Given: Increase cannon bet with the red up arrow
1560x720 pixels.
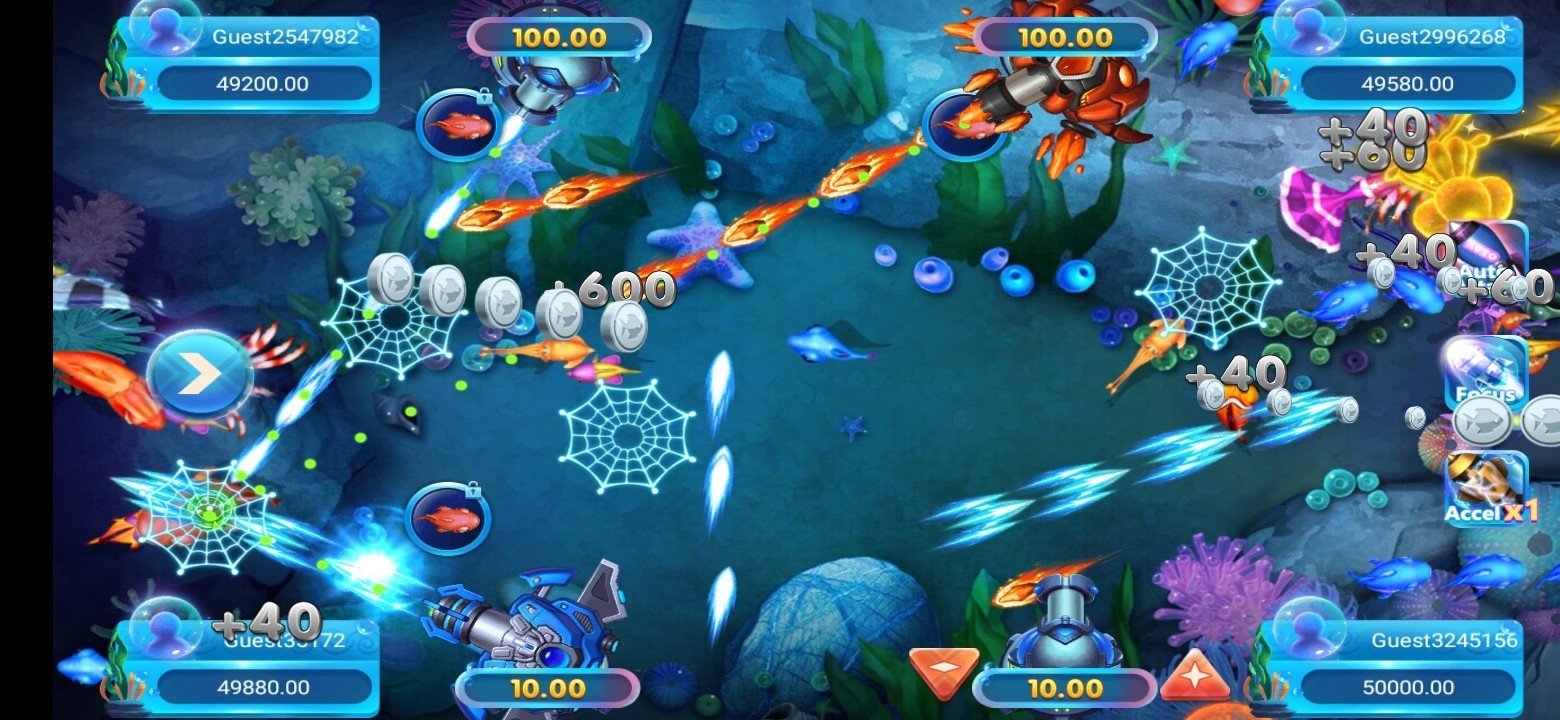Looking at the screenshot, I should (1193, 673).
